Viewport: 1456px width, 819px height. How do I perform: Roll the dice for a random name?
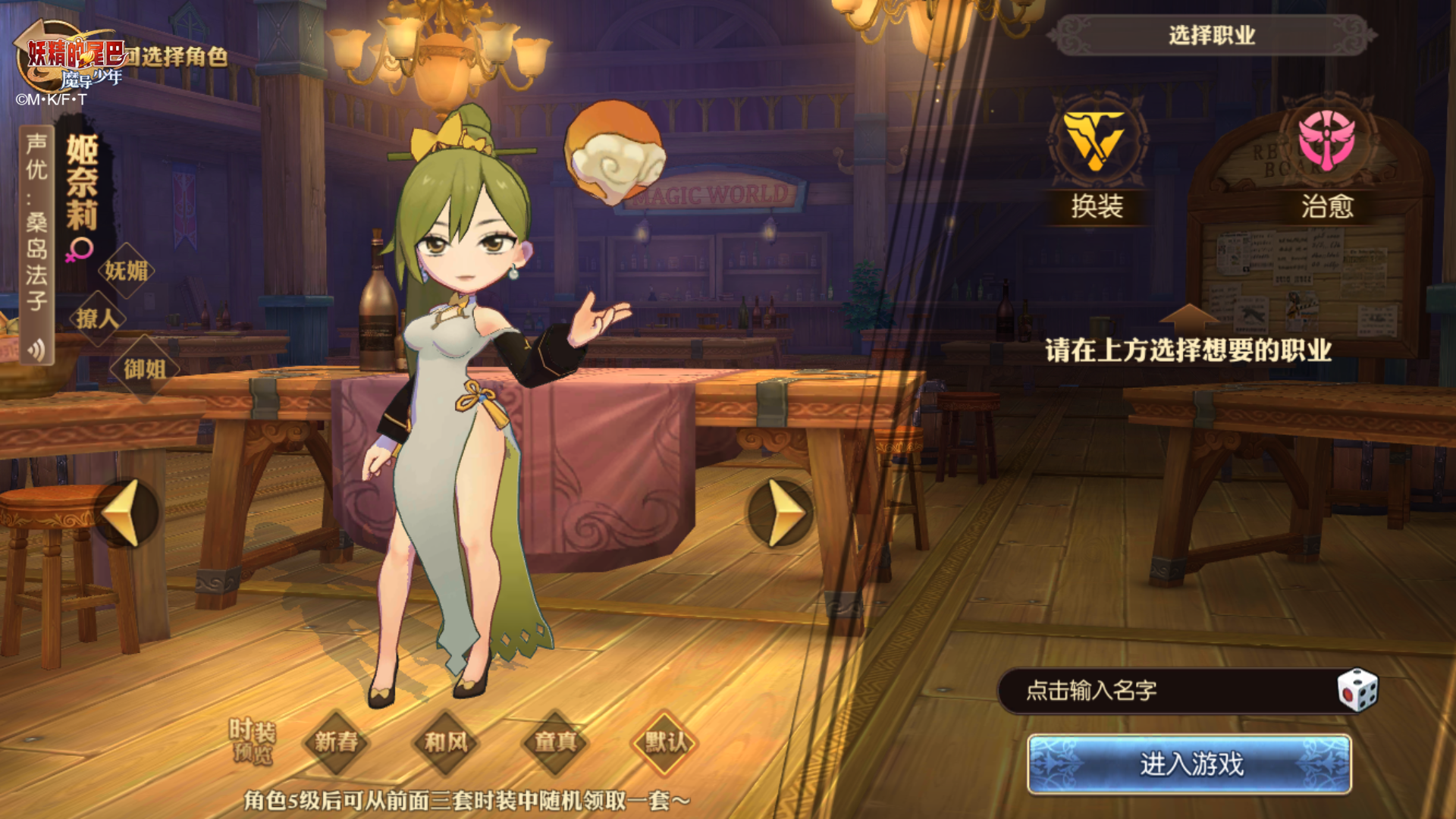[1357, 690]
